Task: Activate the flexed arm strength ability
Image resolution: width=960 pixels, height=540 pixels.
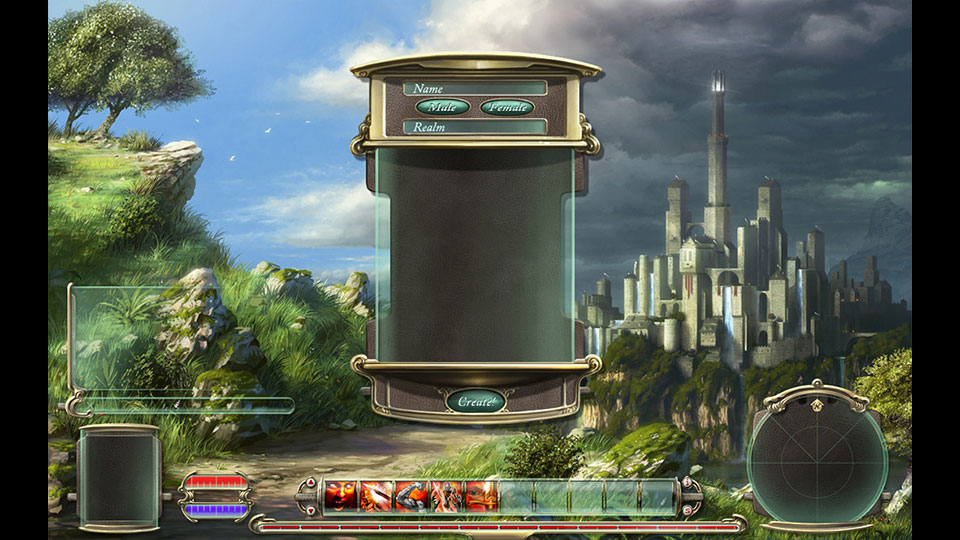Action: pyautogui.click(x=411, y=496)
